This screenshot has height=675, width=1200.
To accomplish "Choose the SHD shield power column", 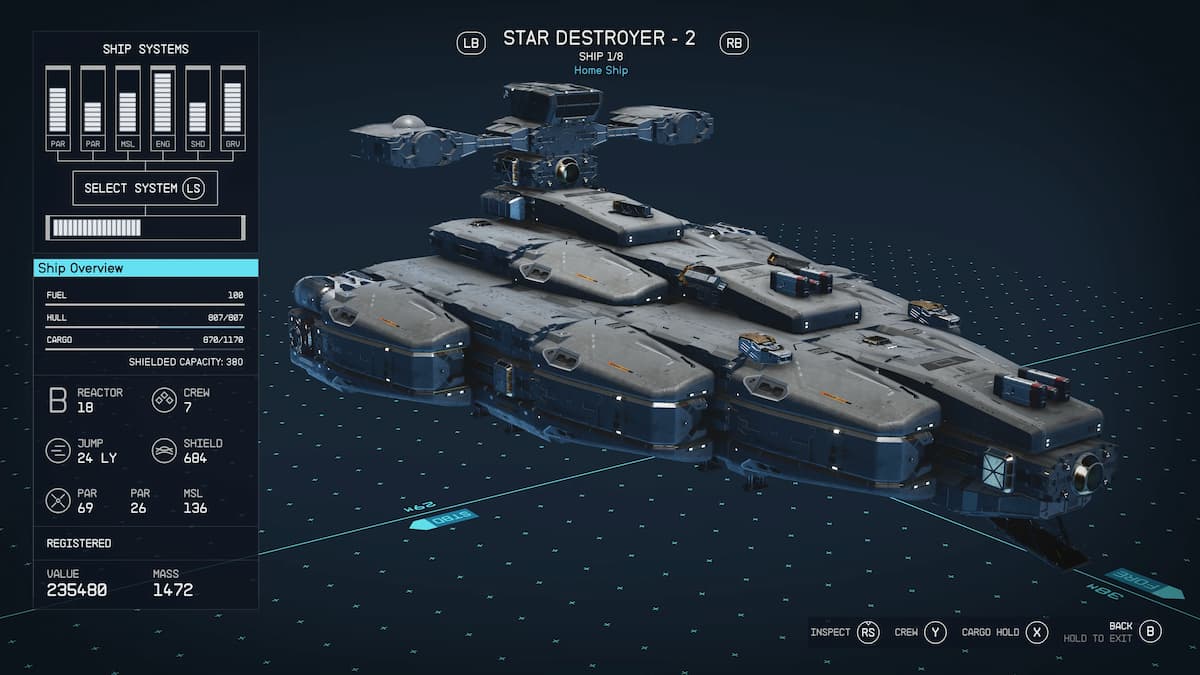I will pos(197,109).
